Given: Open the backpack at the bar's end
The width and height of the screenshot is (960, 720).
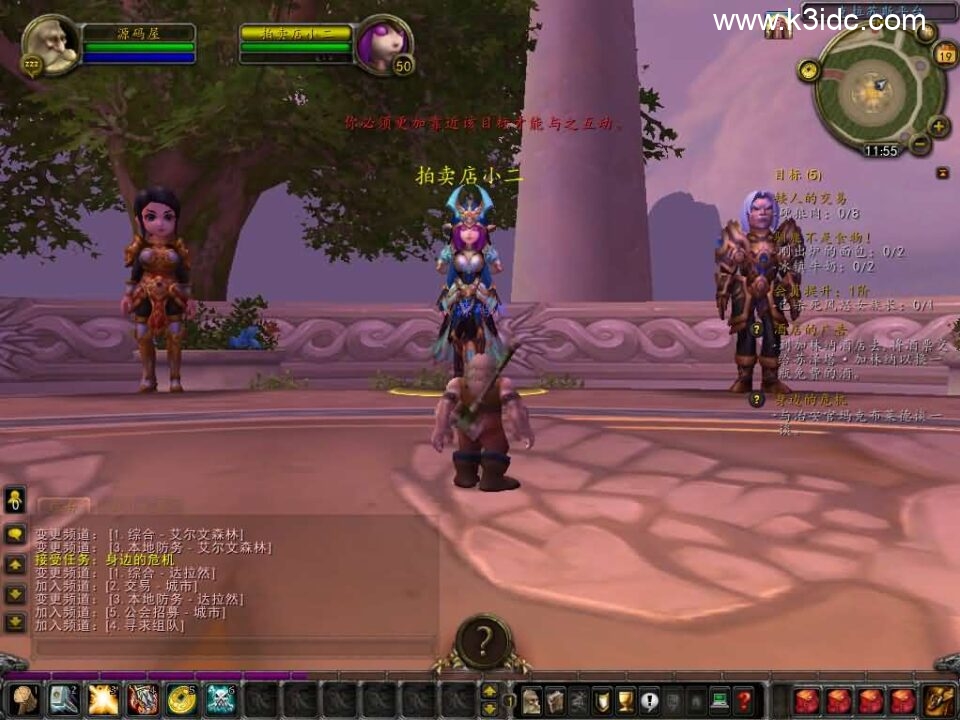Looking at the screenshot, I should point(940,700).
